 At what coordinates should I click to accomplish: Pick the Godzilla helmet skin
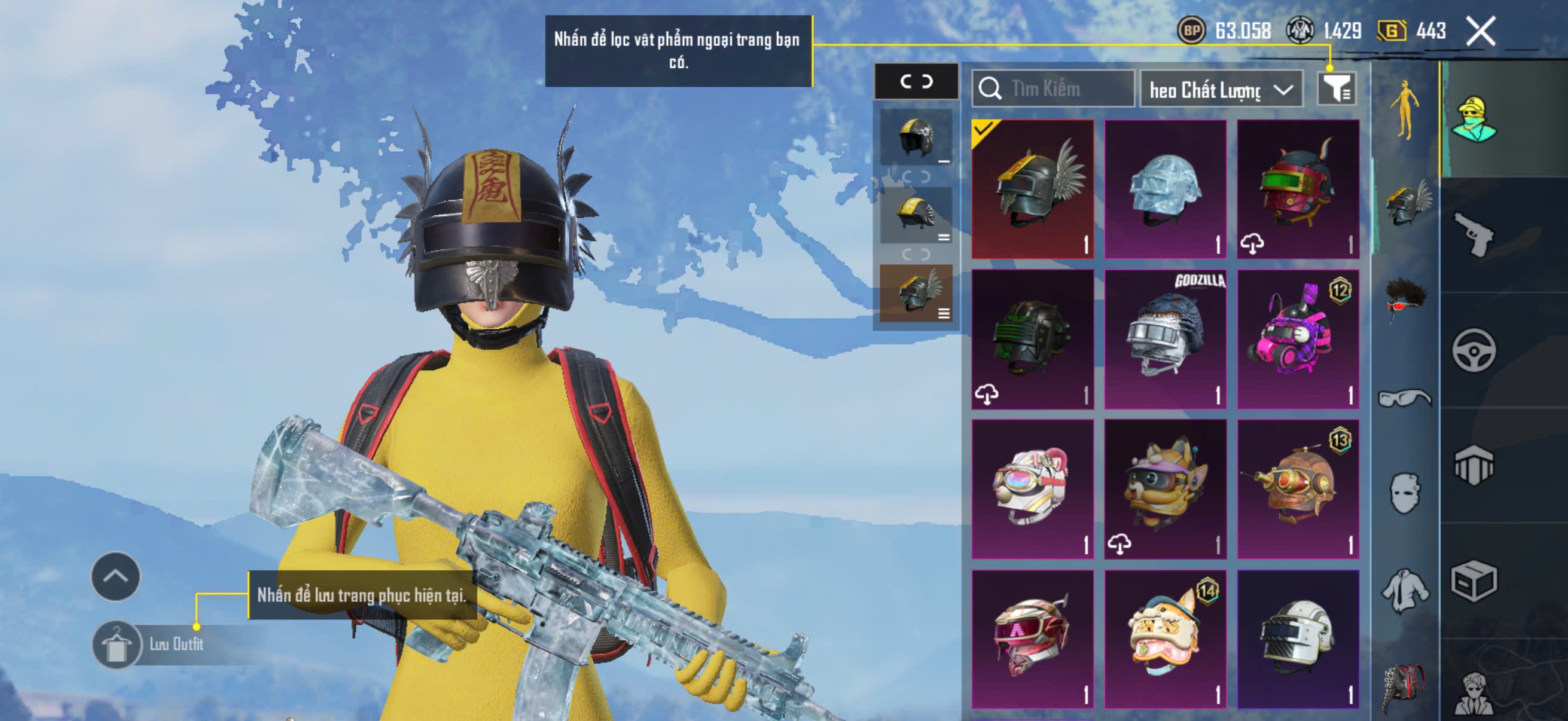coord(1165,339)
